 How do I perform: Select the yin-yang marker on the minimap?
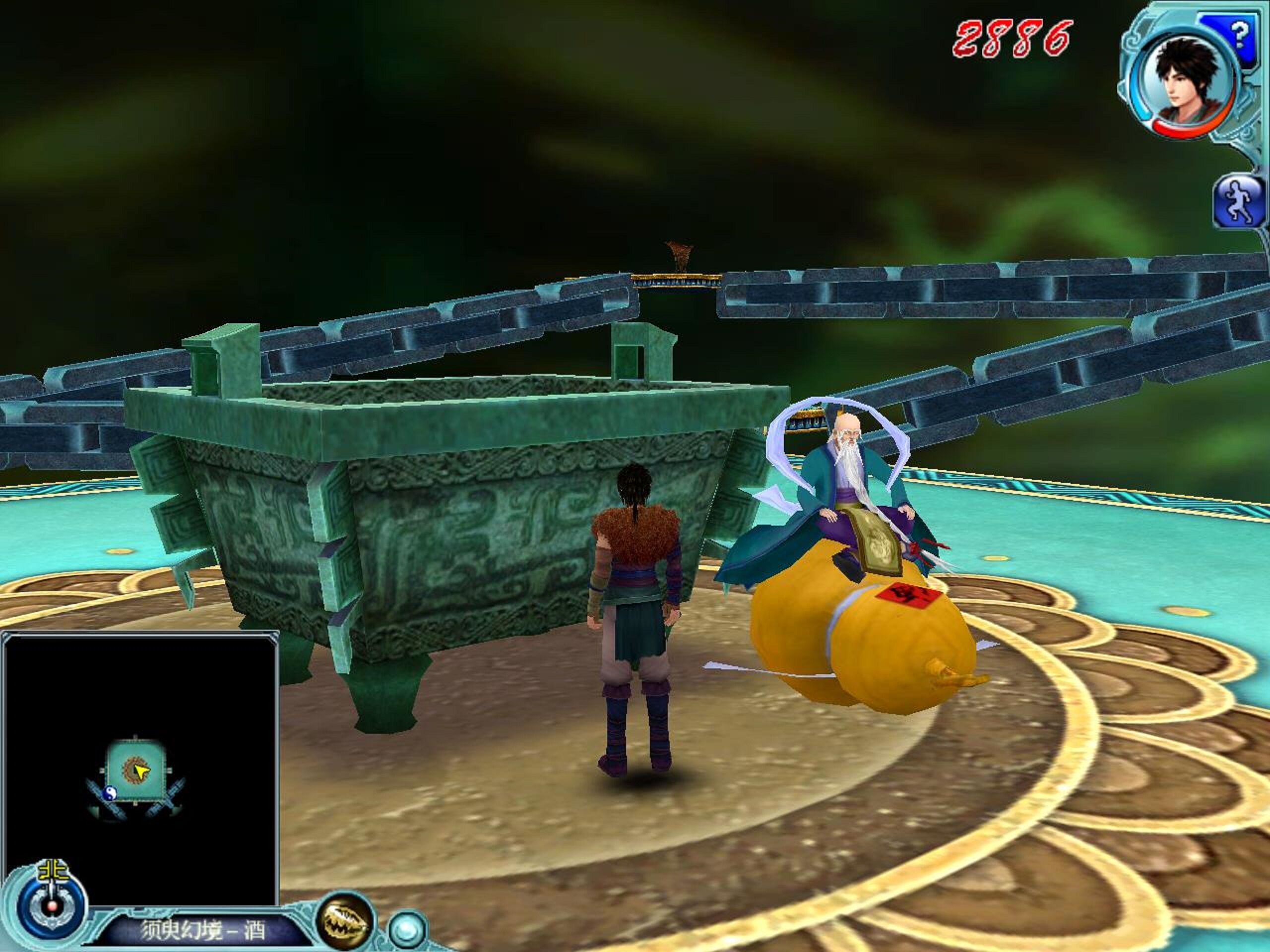point(109,793)
